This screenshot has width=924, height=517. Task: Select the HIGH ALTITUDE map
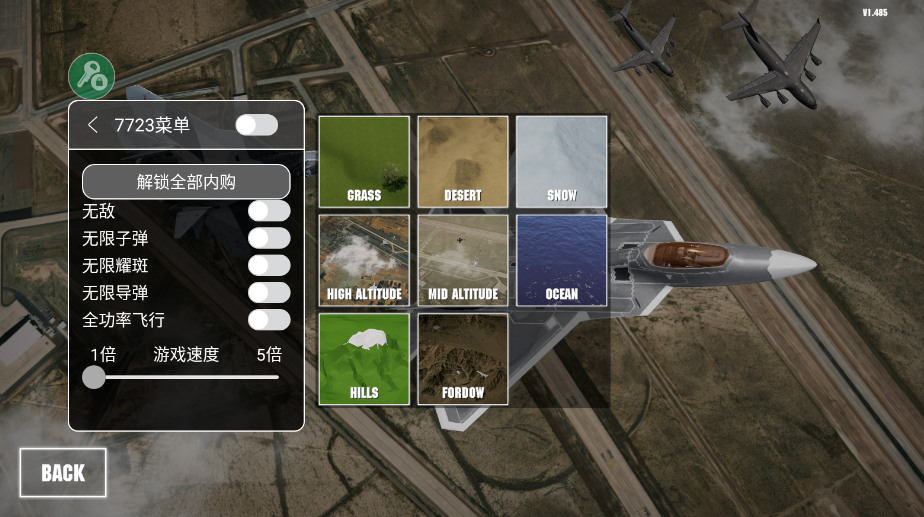click(x=364, y=260)
